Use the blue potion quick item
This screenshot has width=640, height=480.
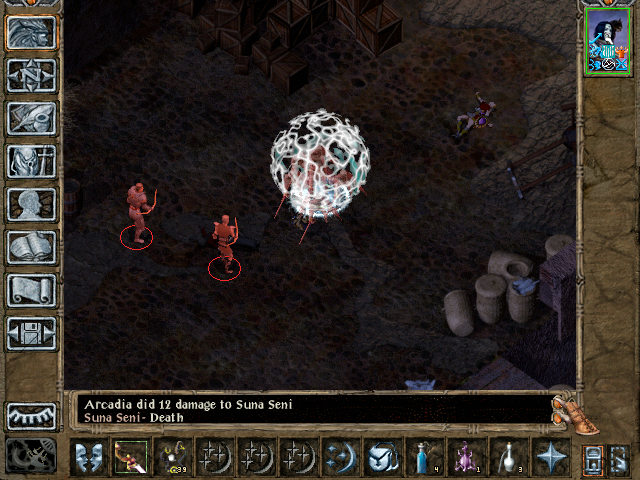coord(423,457)
